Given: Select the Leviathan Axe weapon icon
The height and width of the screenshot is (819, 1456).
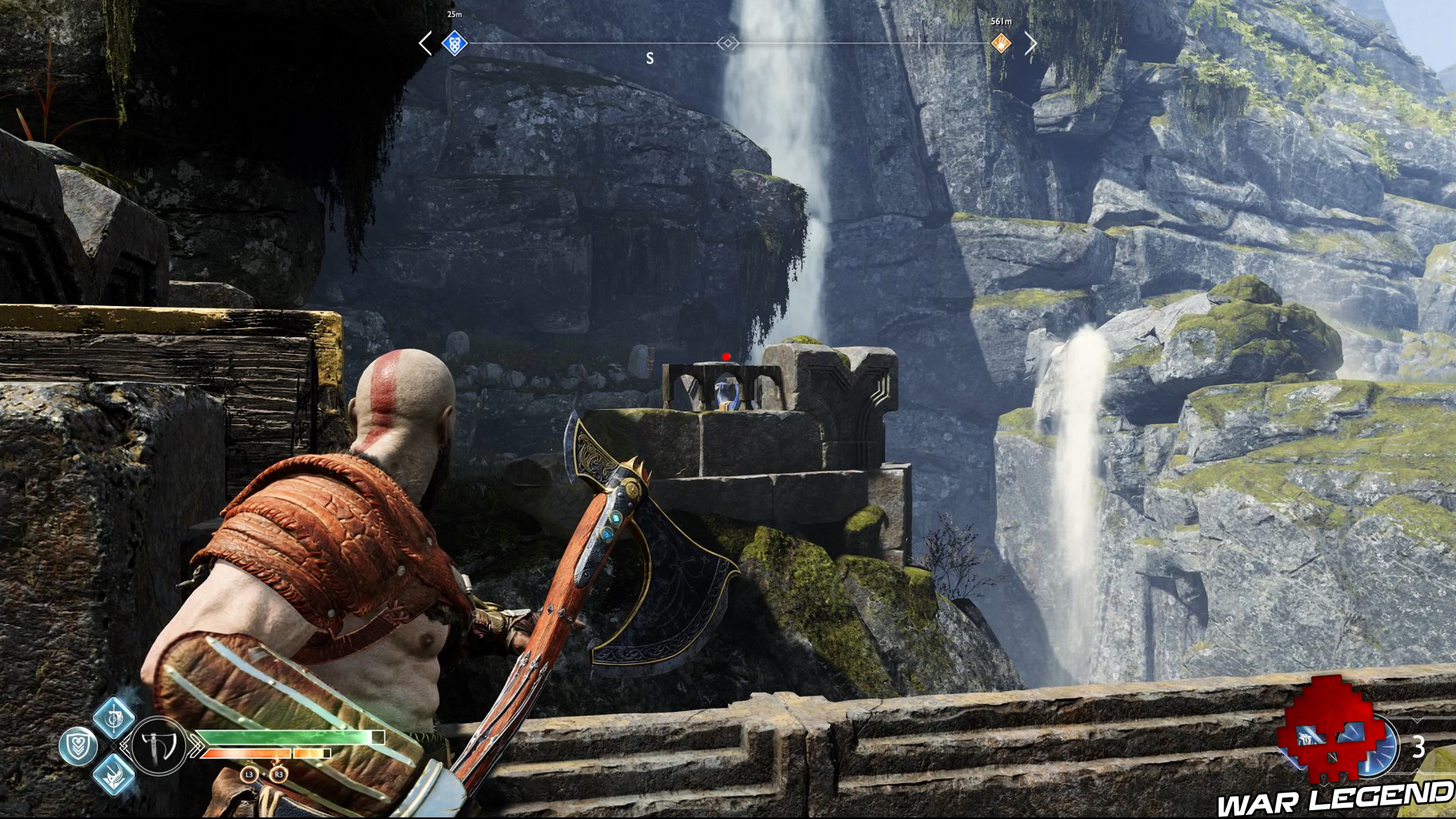Looking at the screenshot, I should click(157, 745).
